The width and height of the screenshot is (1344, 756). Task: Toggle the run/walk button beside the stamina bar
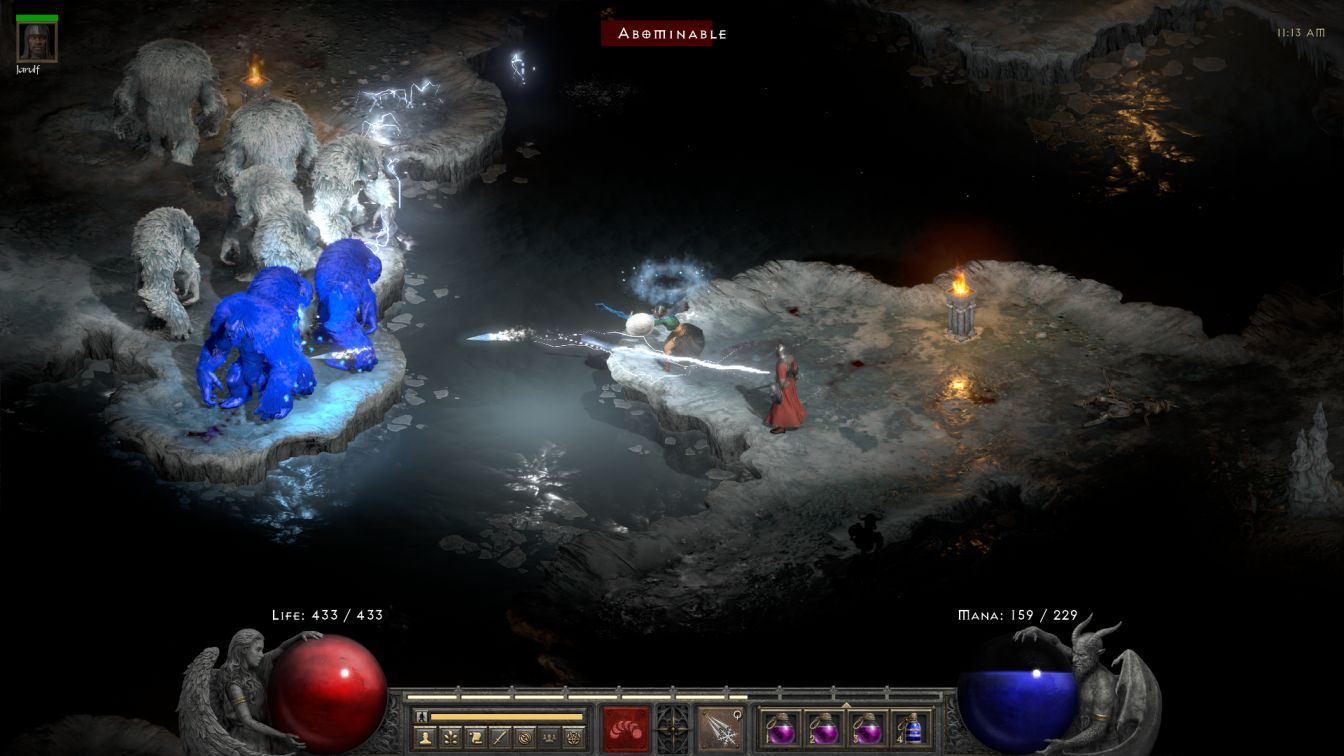421,716
